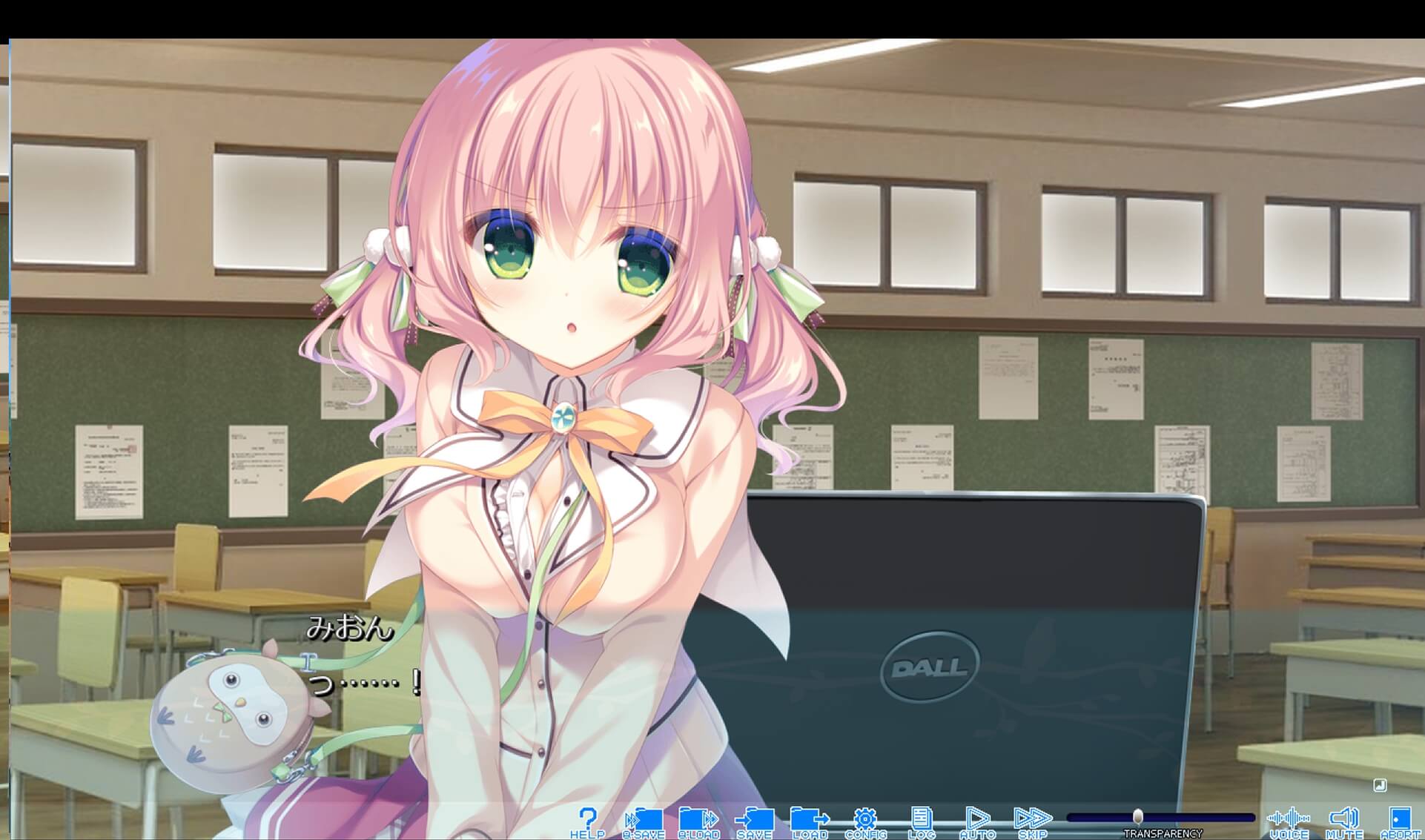
Task: Open the LOAD screen folder icon
Action: pos(807,817)
